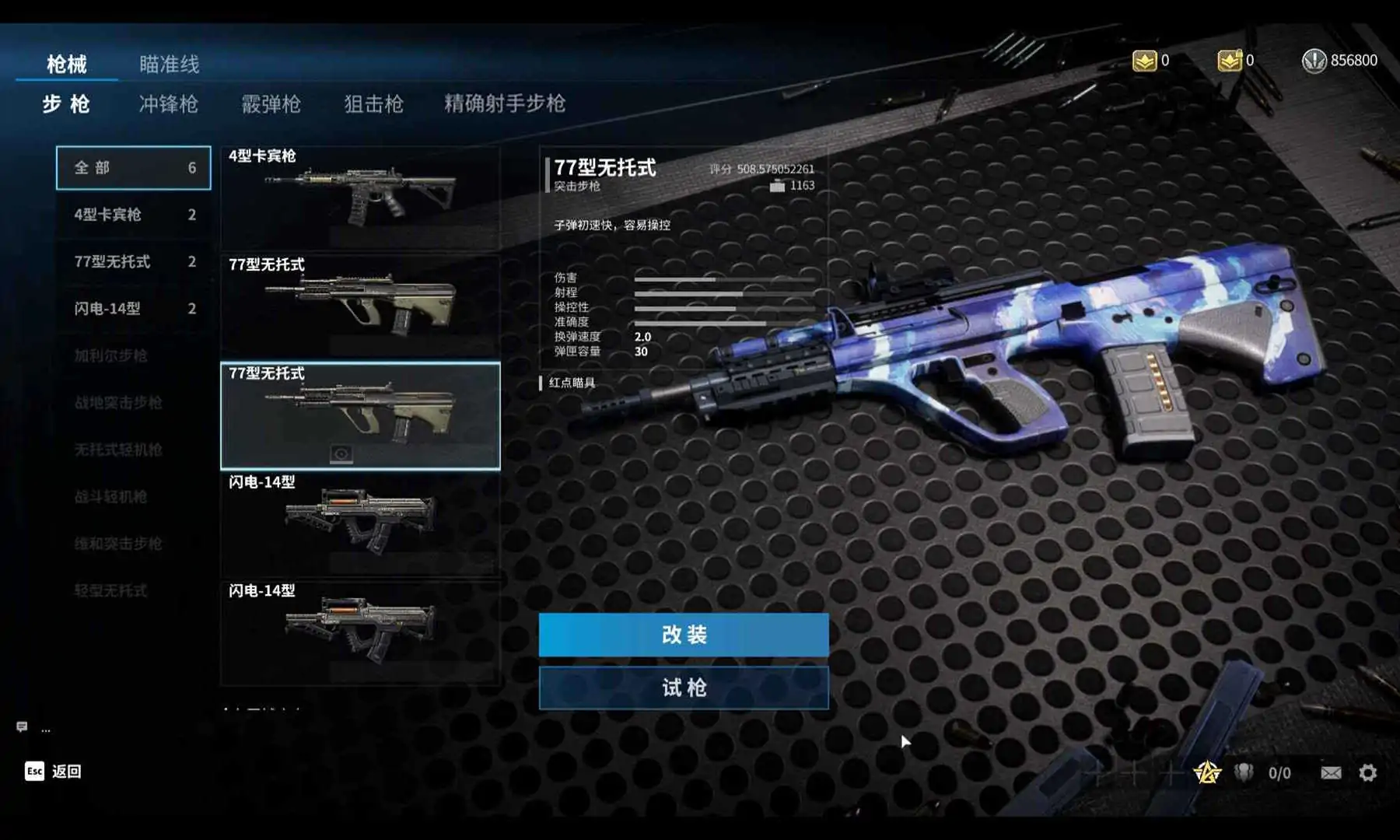Image resolution: width=1400 pixels, height=840 pixels.
Task: Click the gold star rank badge icon
Action: [x=1207, y=772]
